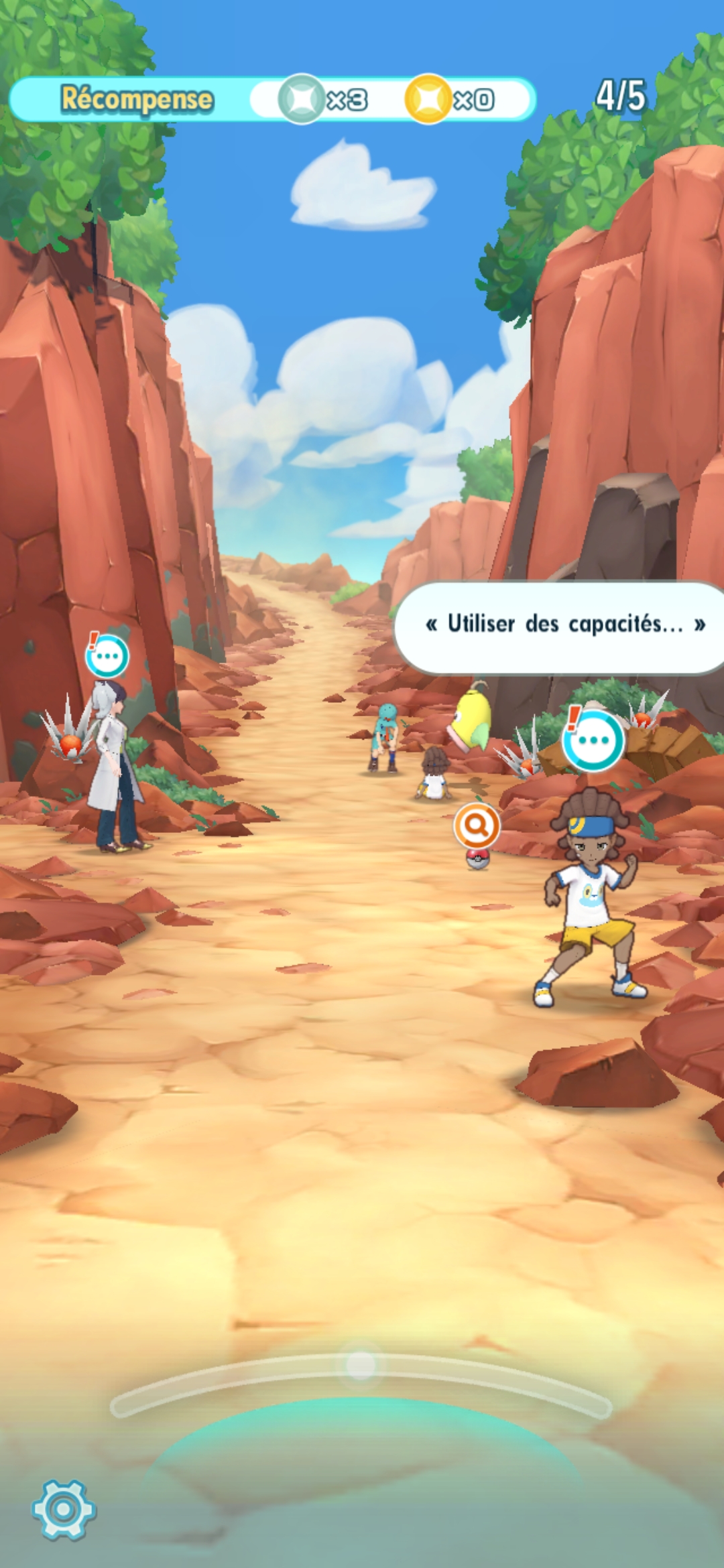Tap the talk bubble above the lab-coat woman
Image resolution: width=724 pixels, height=1568 pixels.
tap(107, 656)
